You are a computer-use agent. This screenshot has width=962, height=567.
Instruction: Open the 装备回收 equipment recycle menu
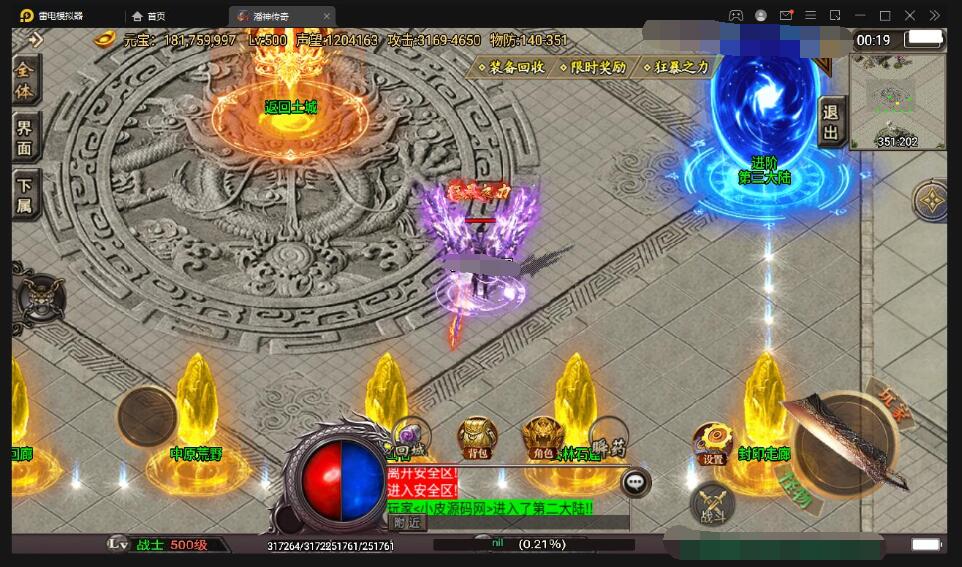pos(513,67)
